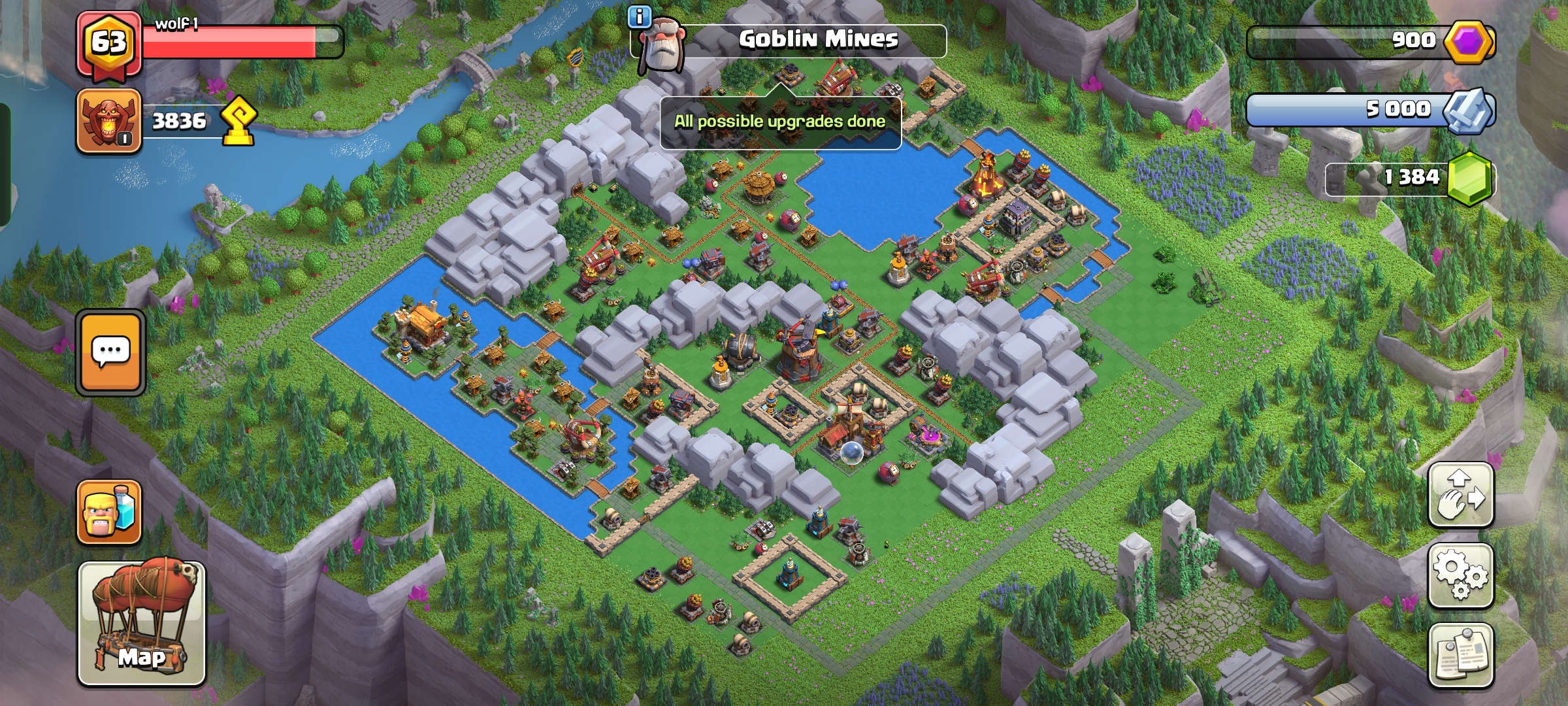Tap the Raid Medals resource icon

point(1469,110)
